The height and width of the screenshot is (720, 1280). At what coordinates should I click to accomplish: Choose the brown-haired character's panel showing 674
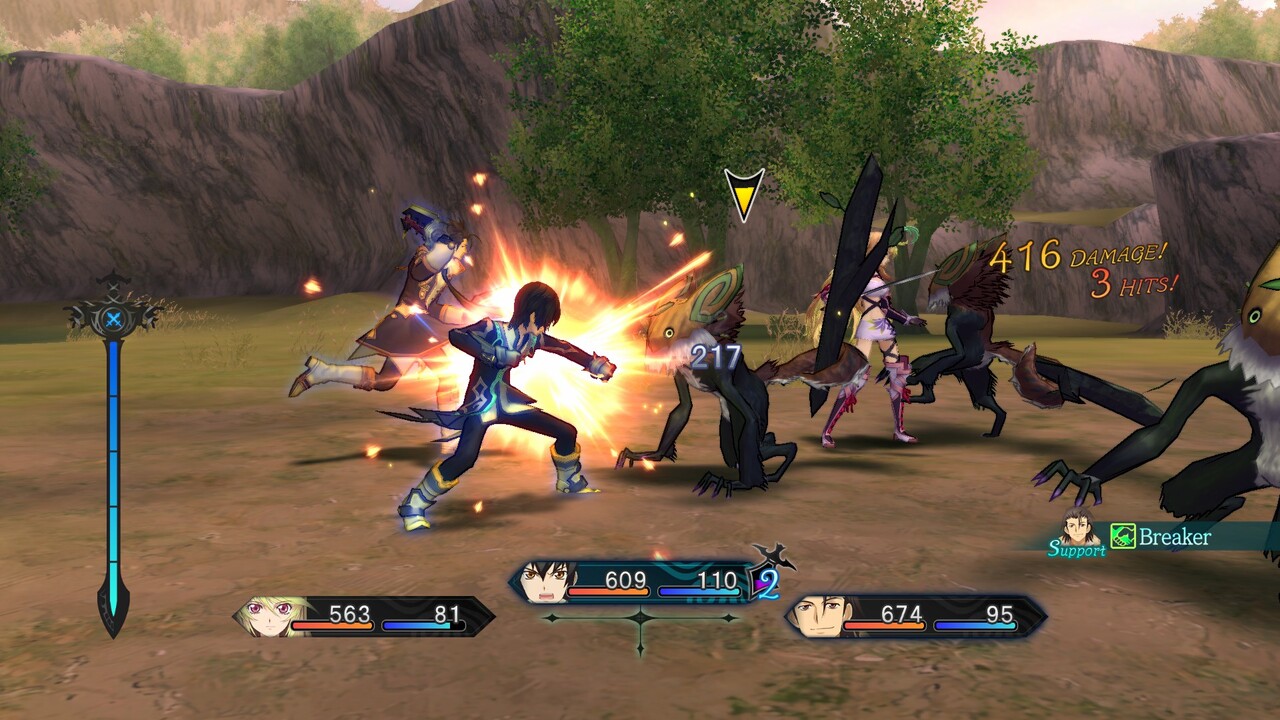(x=915, y=616)
